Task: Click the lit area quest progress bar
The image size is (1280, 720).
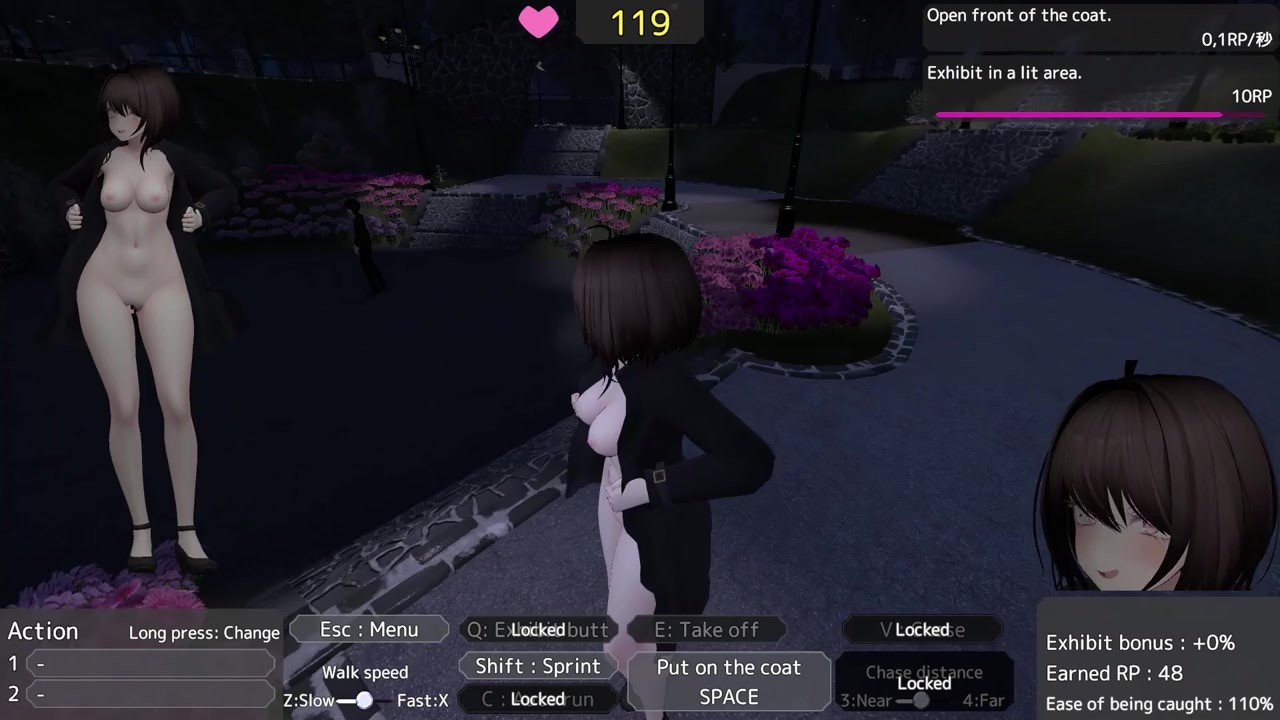Action: [1078, 114]
